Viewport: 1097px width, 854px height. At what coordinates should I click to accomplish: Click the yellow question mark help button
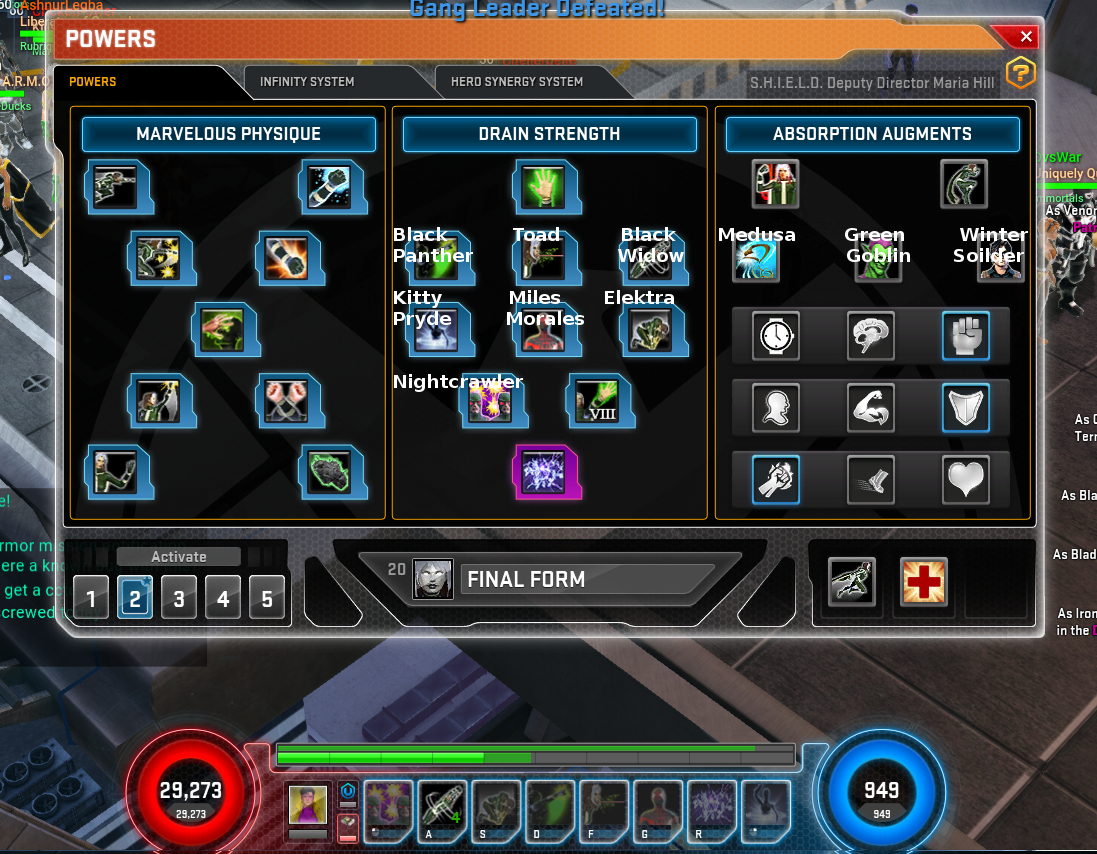pos(1019,73)
